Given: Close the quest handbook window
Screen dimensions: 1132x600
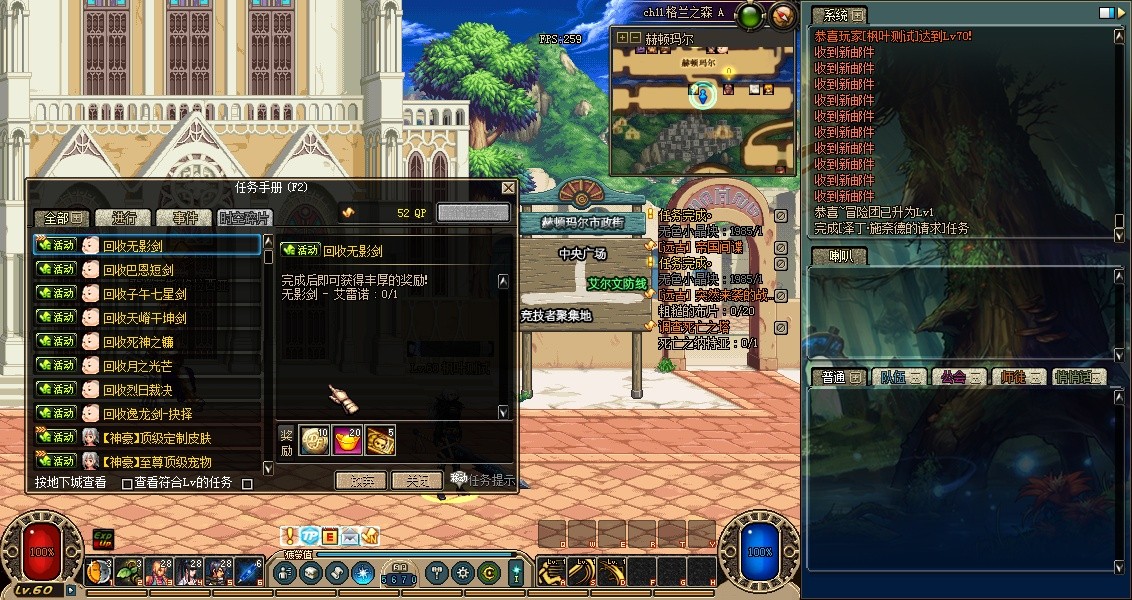Looking at the screenshot, I should coord(508,187).
